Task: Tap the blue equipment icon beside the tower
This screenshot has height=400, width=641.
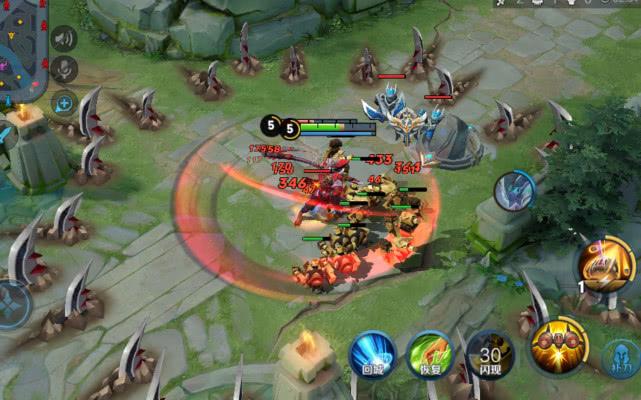Action: point(514,190)
